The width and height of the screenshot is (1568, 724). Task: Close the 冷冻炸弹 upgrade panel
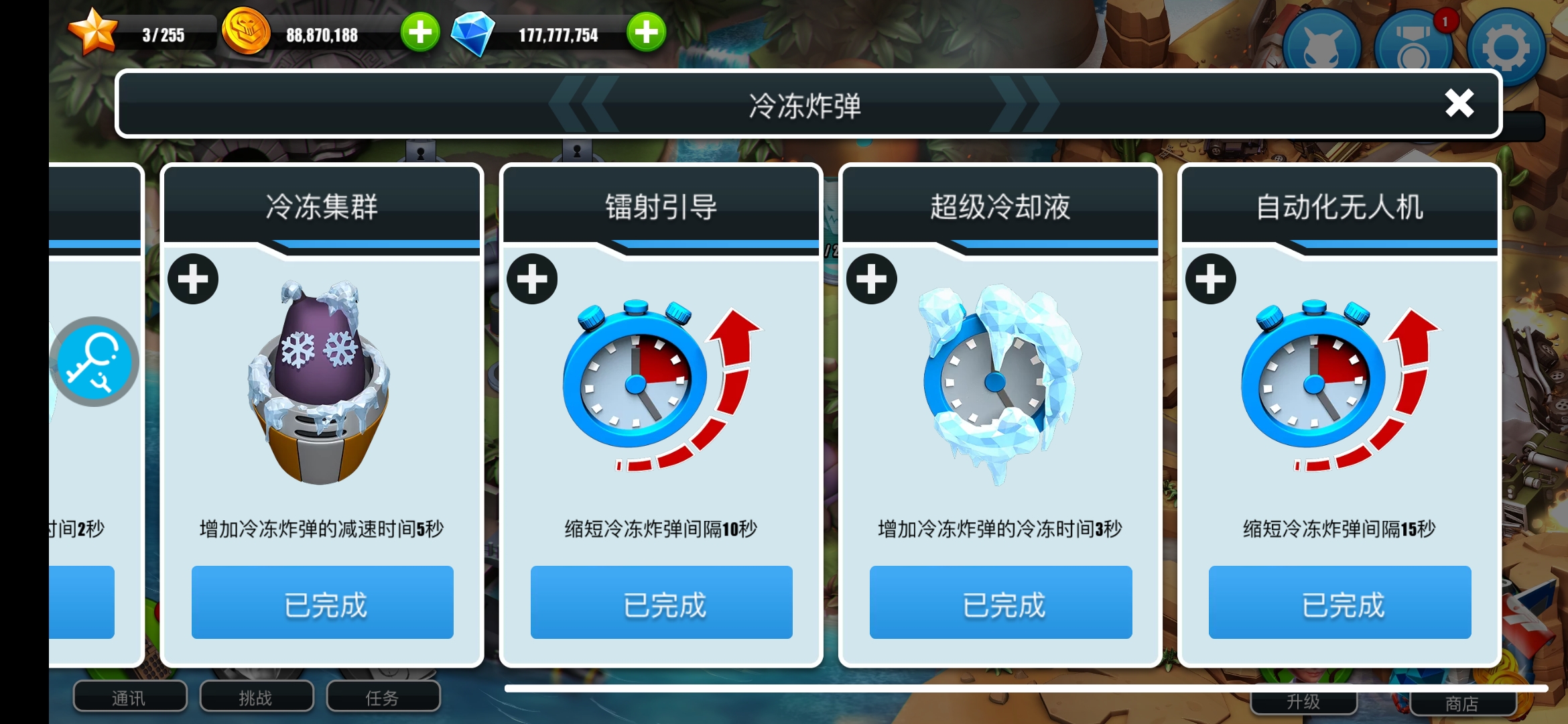click(x=1459, y=104)
